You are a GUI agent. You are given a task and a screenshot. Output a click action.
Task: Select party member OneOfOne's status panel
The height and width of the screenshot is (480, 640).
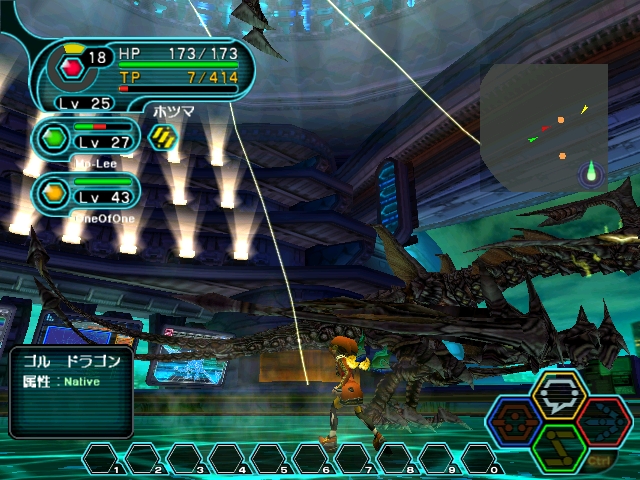[x=85, y=194]
